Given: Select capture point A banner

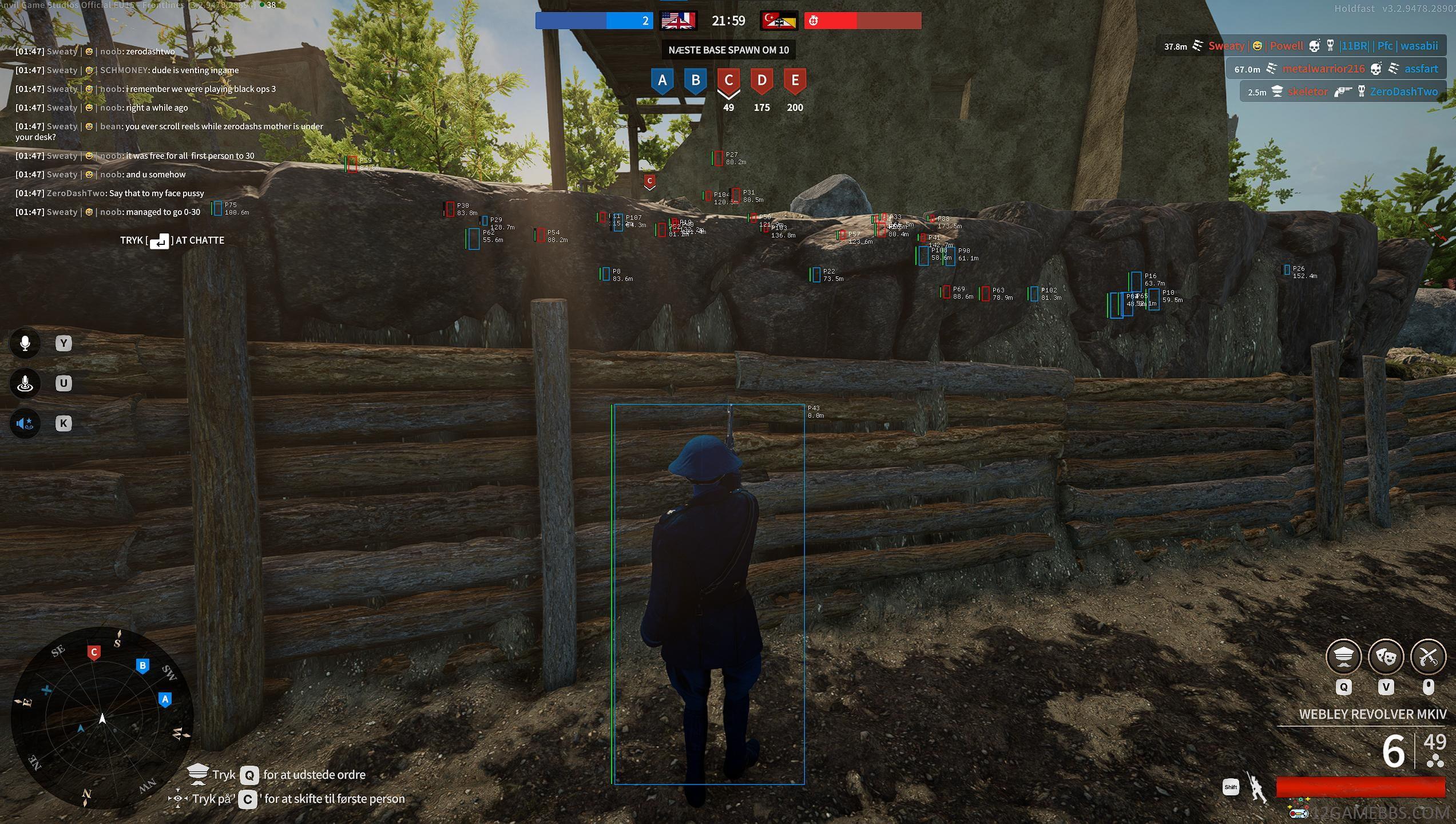Looking at the screenshot, I should pos(662,81).
